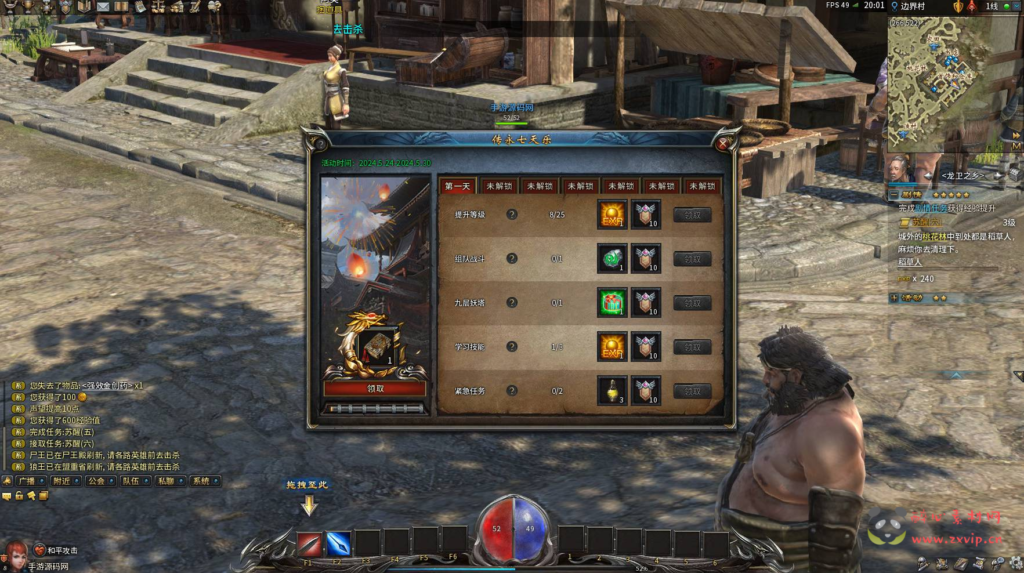Open the help icon in the window's corner
This screenshot has height=573, width=1024.
pyautogui.click(x=318, y=142)
